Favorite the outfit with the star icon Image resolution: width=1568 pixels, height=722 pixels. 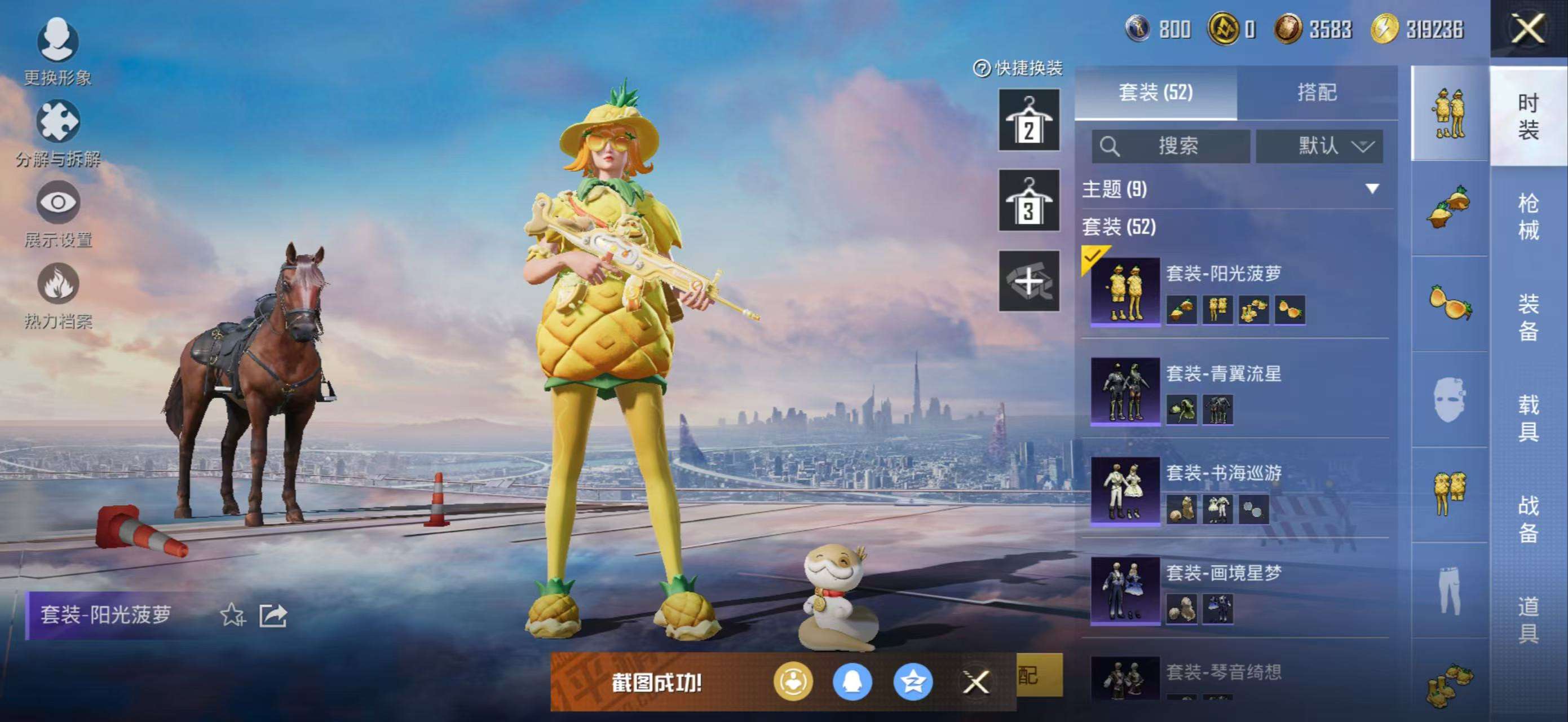tap(232, 615)
